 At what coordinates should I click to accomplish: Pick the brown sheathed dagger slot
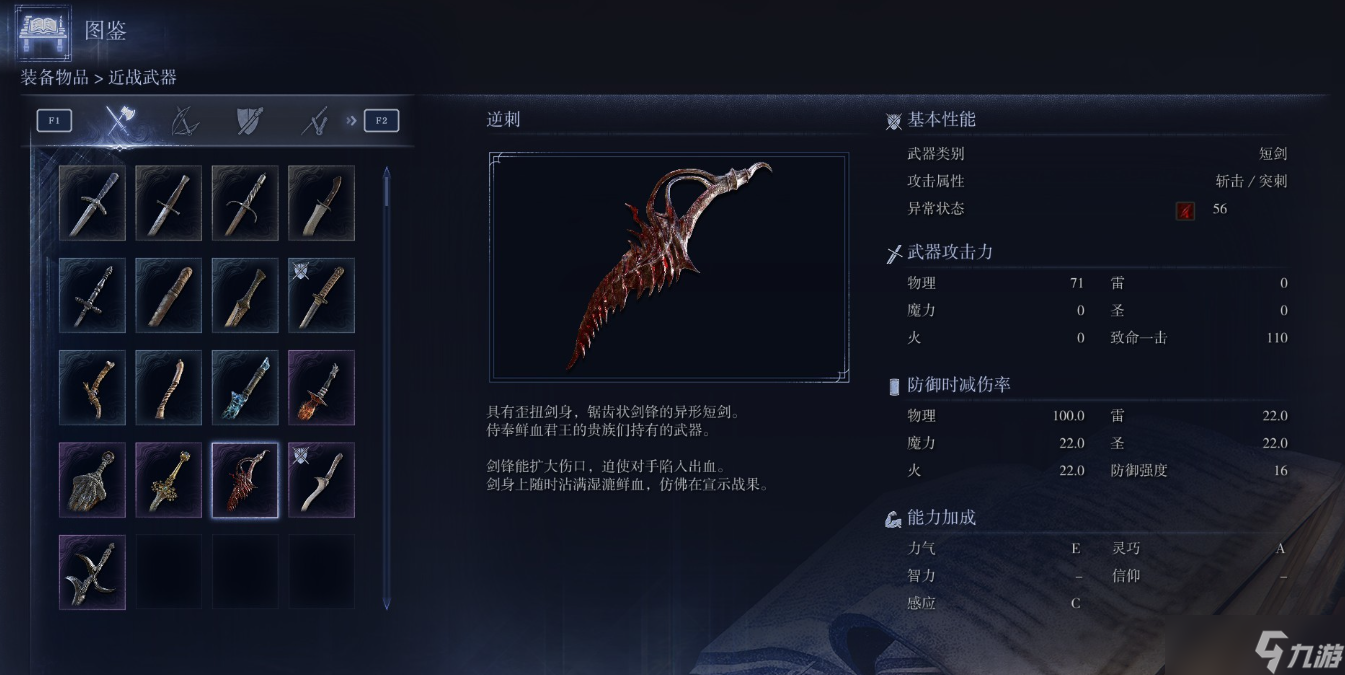pos(168,295)
